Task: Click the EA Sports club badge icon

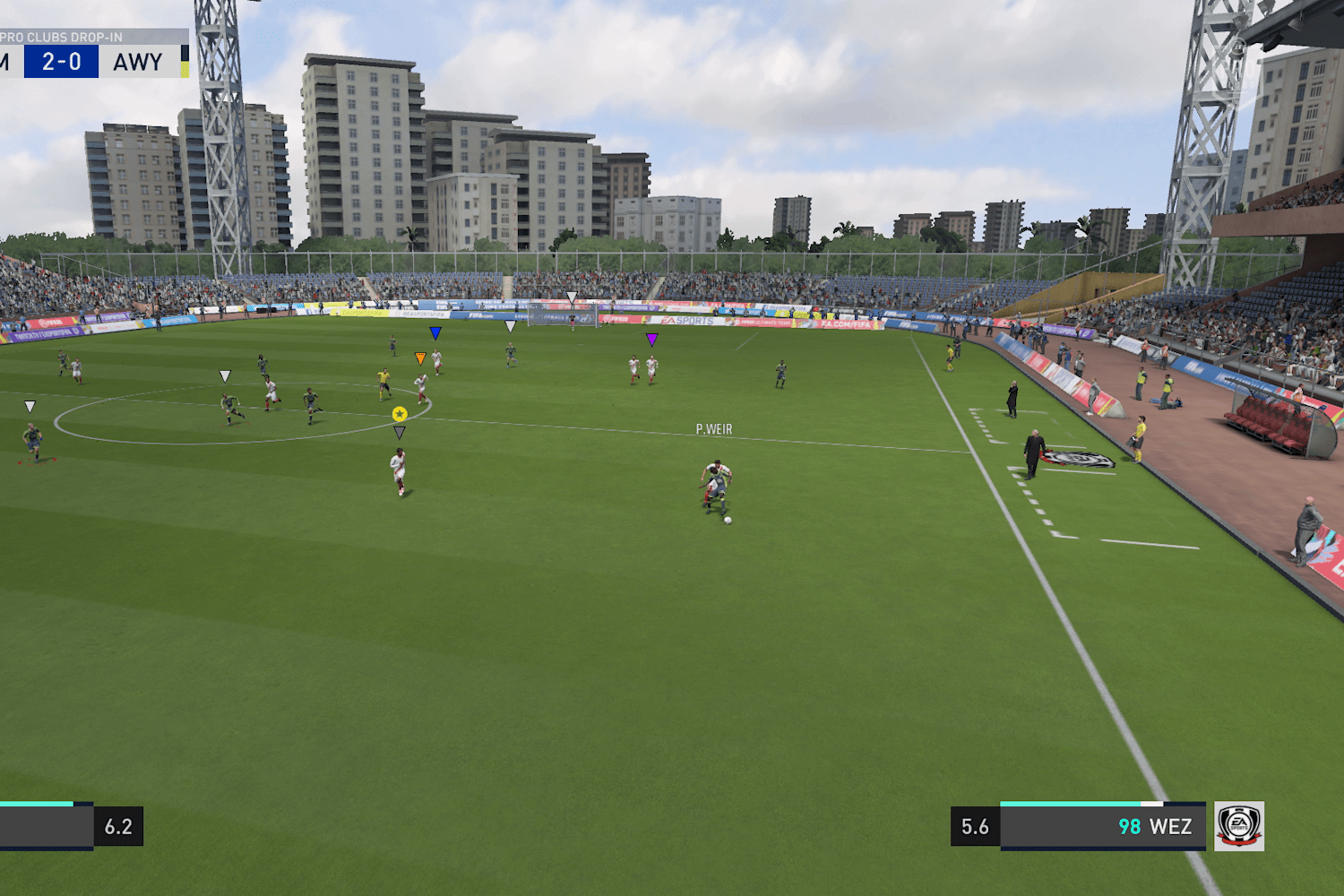Action: pyautogui.click(x=1241, y=826)
